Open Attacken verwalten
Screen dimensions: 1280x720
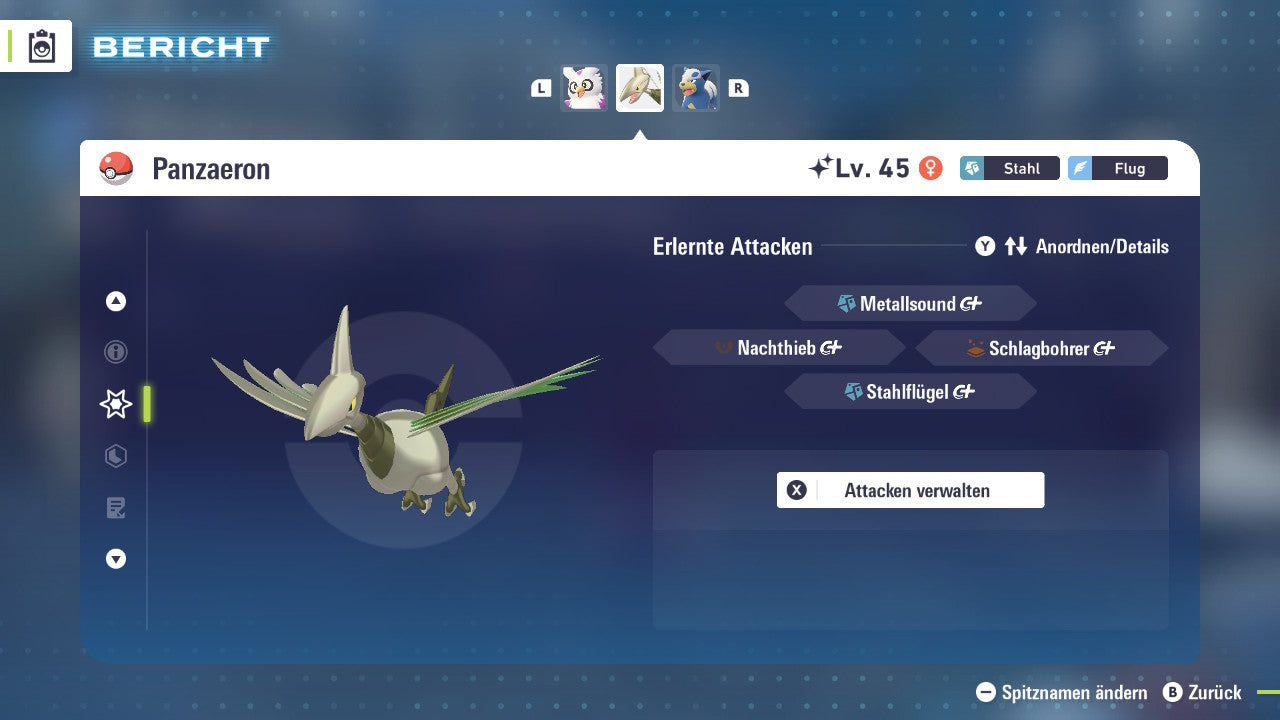[x=910, y=490]
